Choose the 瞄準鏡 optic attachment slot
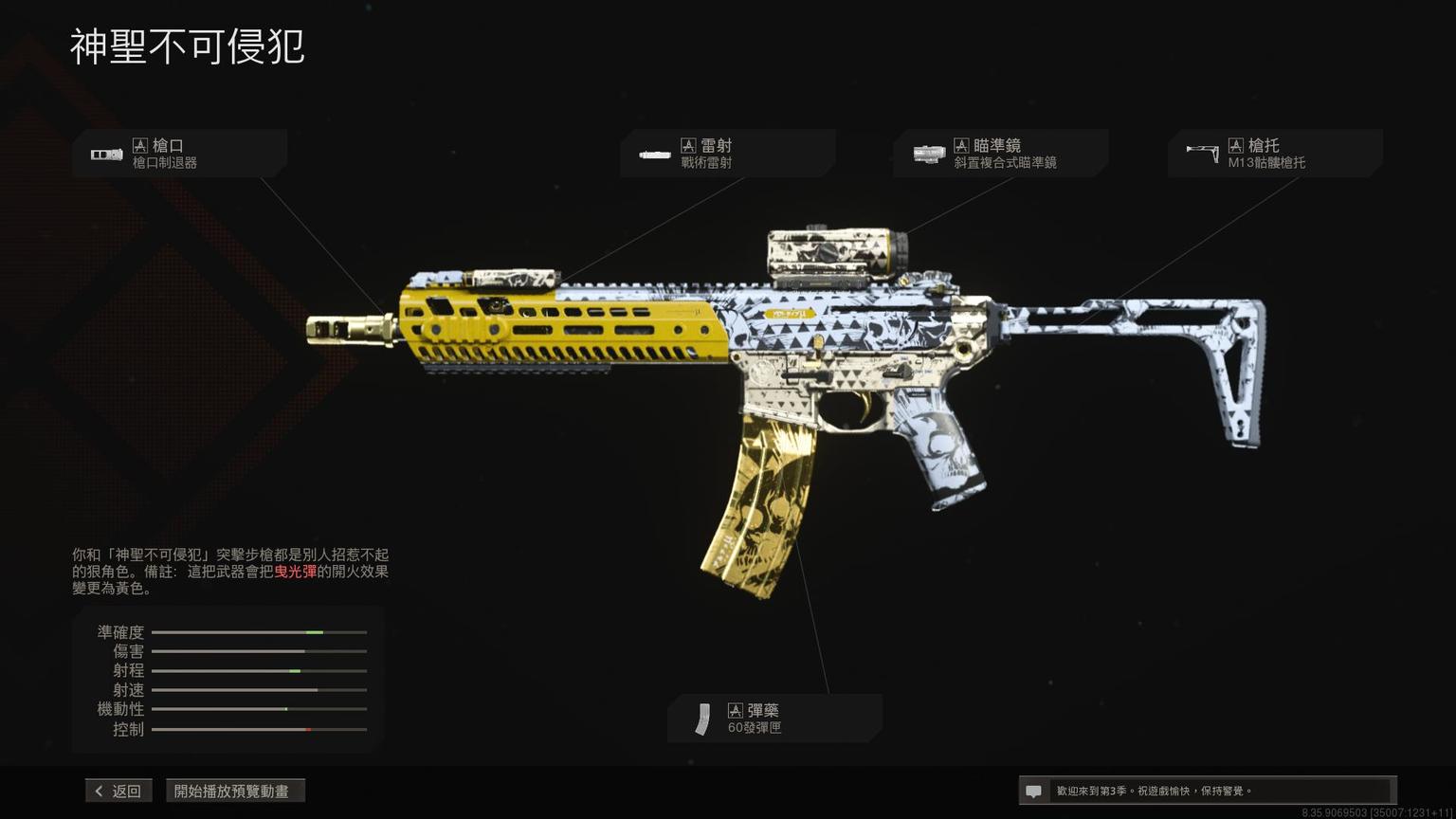The image size is (1456, 819). point(1000,154)
